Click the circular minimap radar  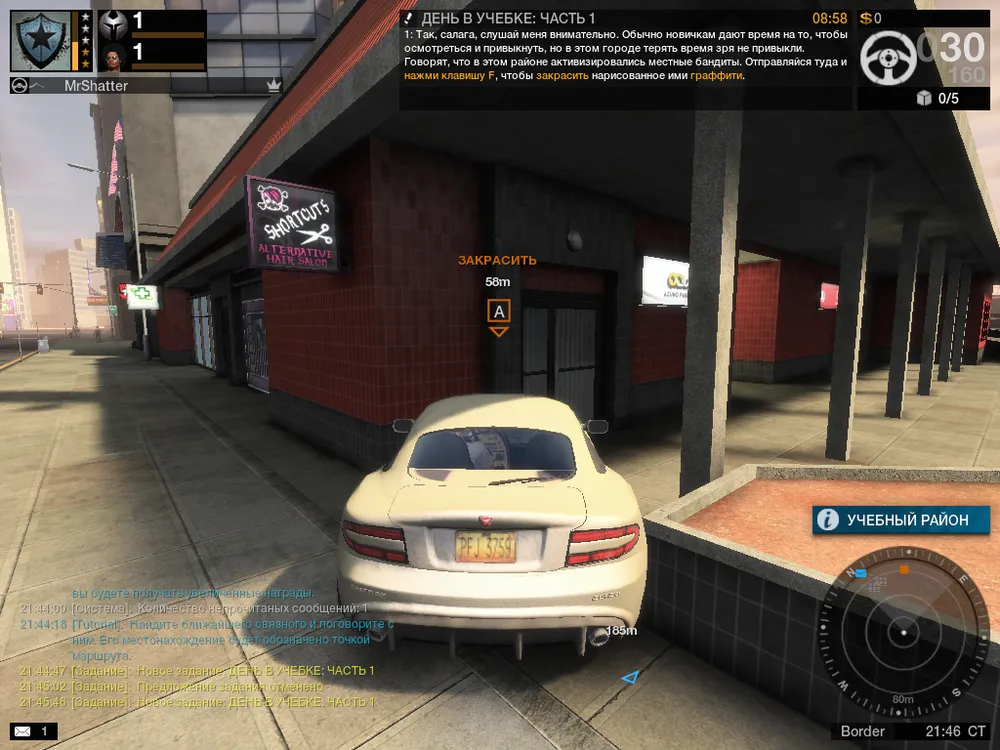[x=903, y=633]
